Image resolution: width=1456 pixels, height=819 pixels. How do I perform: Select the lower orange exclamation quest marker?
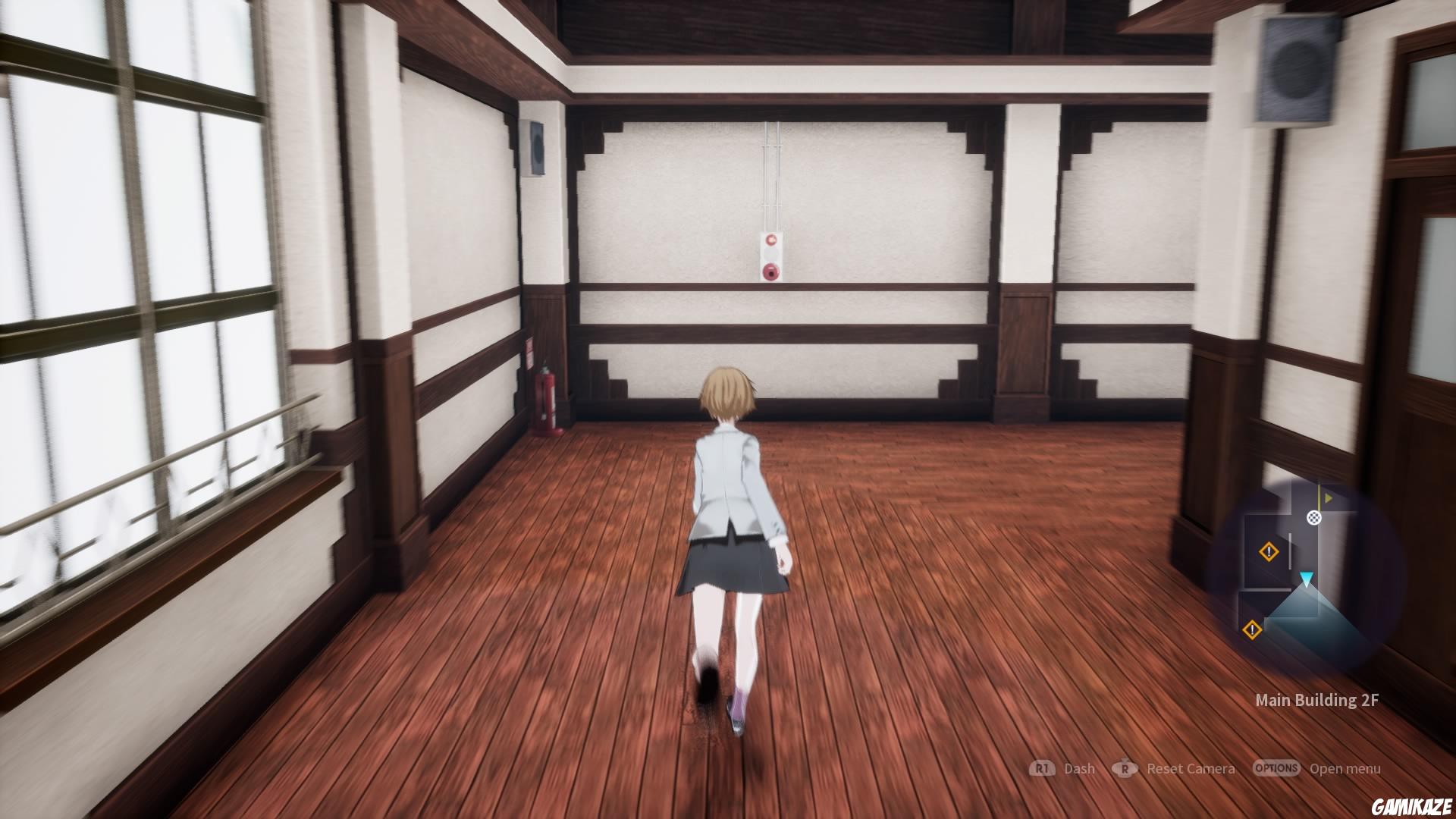point(1253,629)
